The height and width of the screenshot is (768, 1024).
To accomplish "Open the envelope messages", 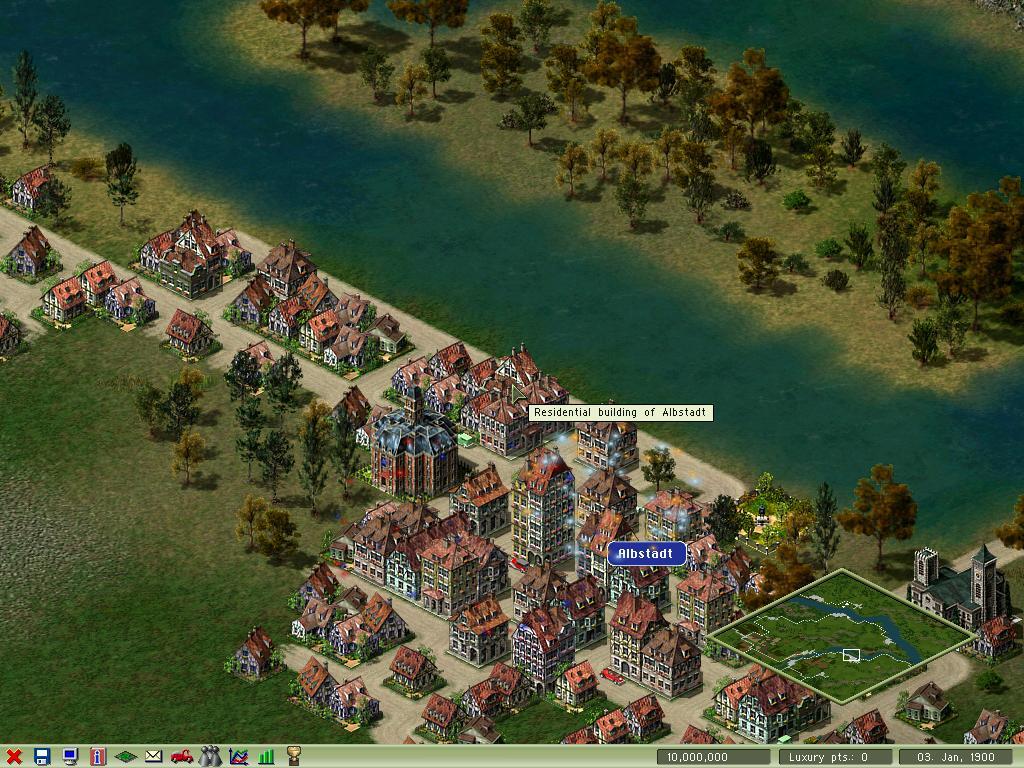I will 154,757.
